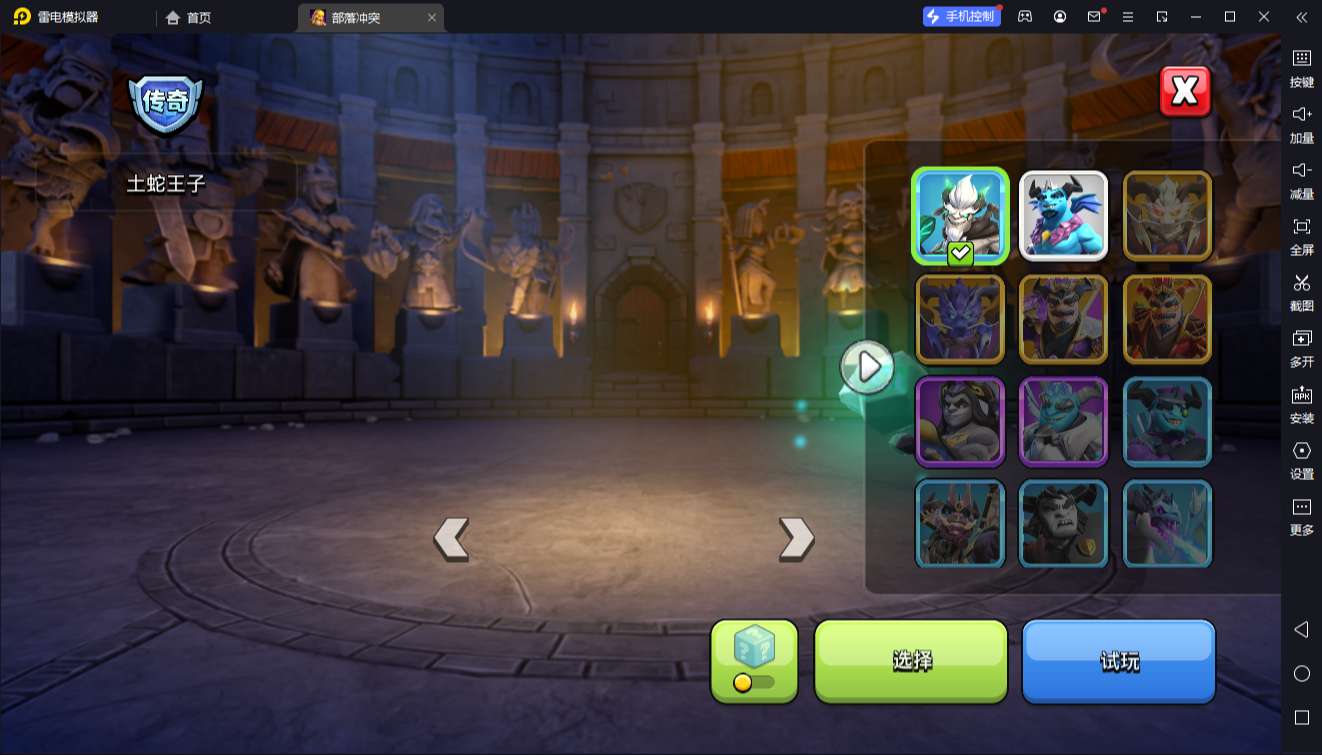Screen dimensions: 1322x755
Task: Show the next skin with the right arrow
Action: [796, 539]
